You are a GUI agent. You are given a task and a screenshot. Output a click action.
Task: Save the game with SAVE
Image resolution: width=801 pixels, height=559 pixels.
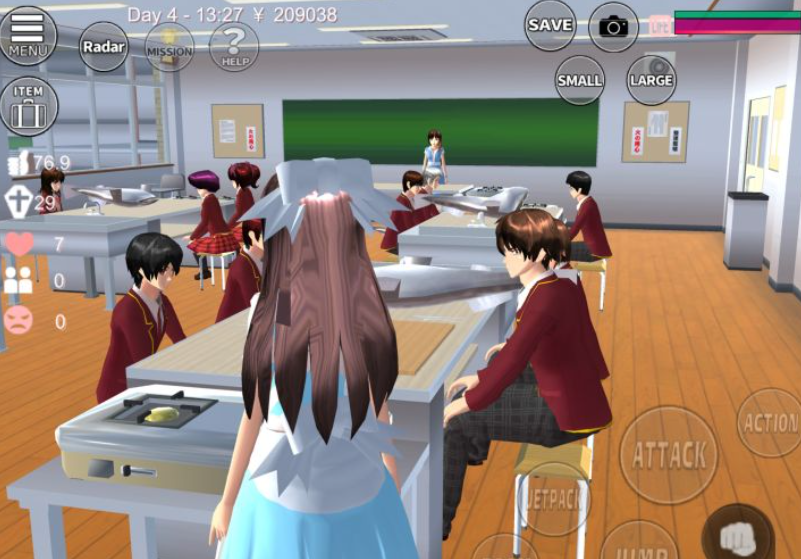tap(550, 25)
